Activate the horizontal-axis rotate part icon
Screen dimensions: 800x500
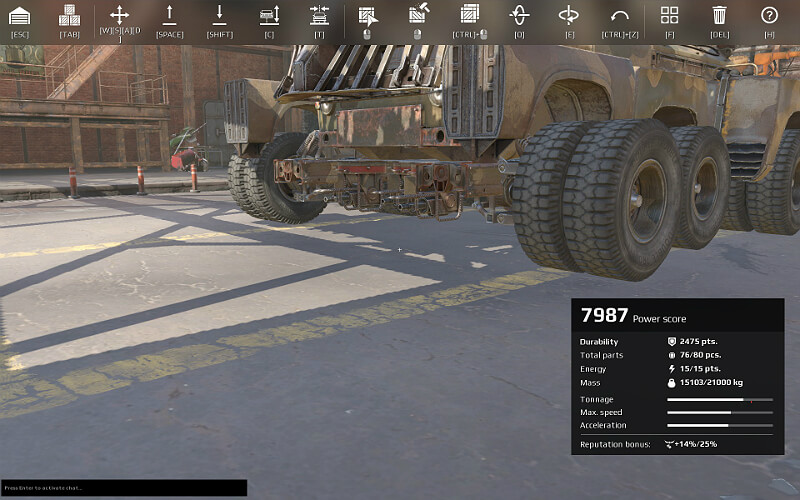pos(569,15)
